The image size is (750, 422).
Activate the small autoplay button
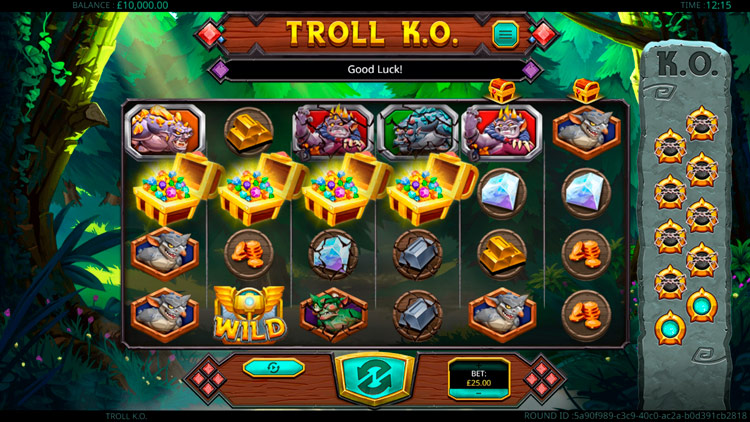click(273, 368)
